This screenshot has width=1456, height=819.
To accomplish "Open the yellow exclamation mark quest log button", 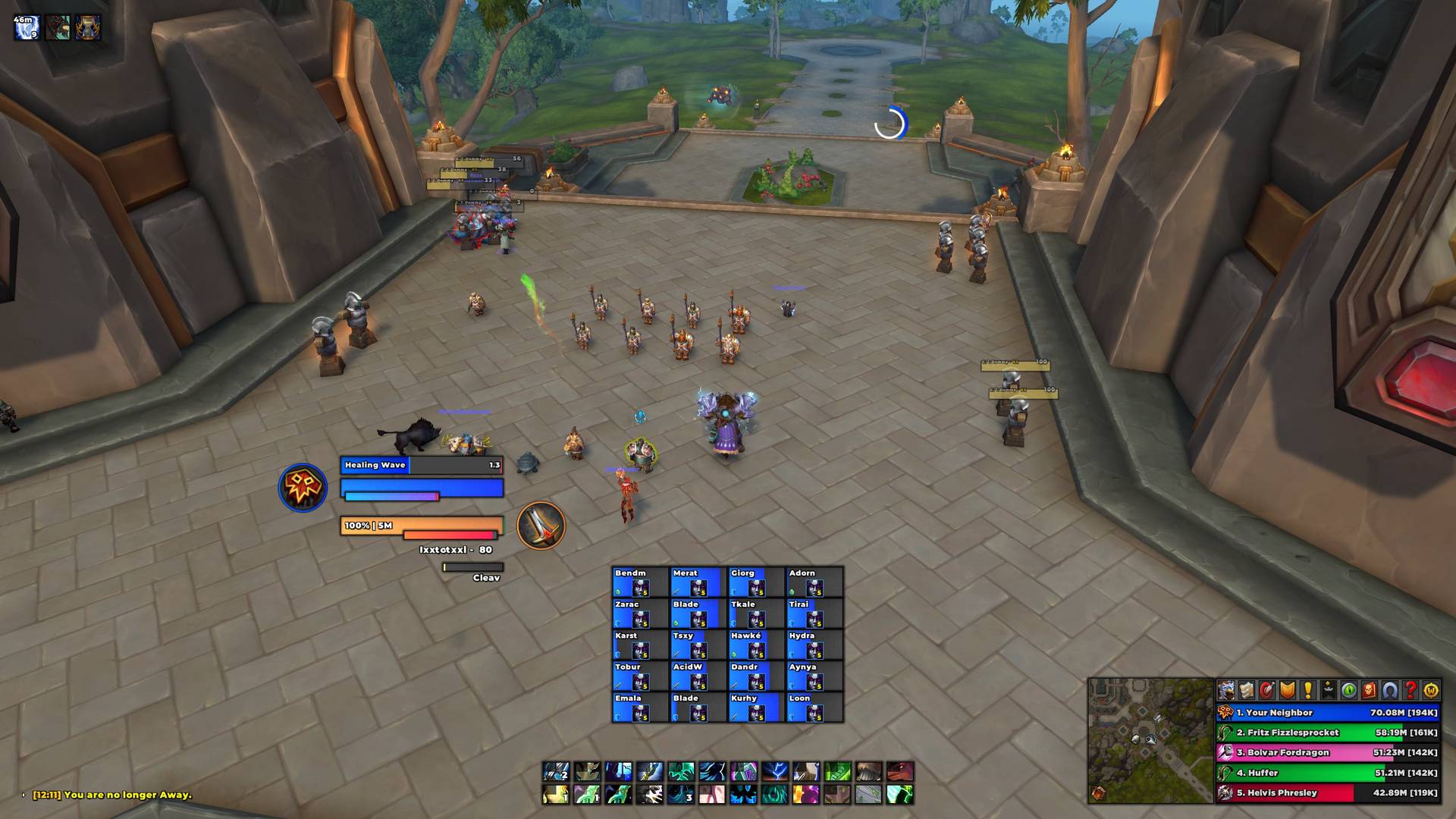I will click(x=1308, y=690).
